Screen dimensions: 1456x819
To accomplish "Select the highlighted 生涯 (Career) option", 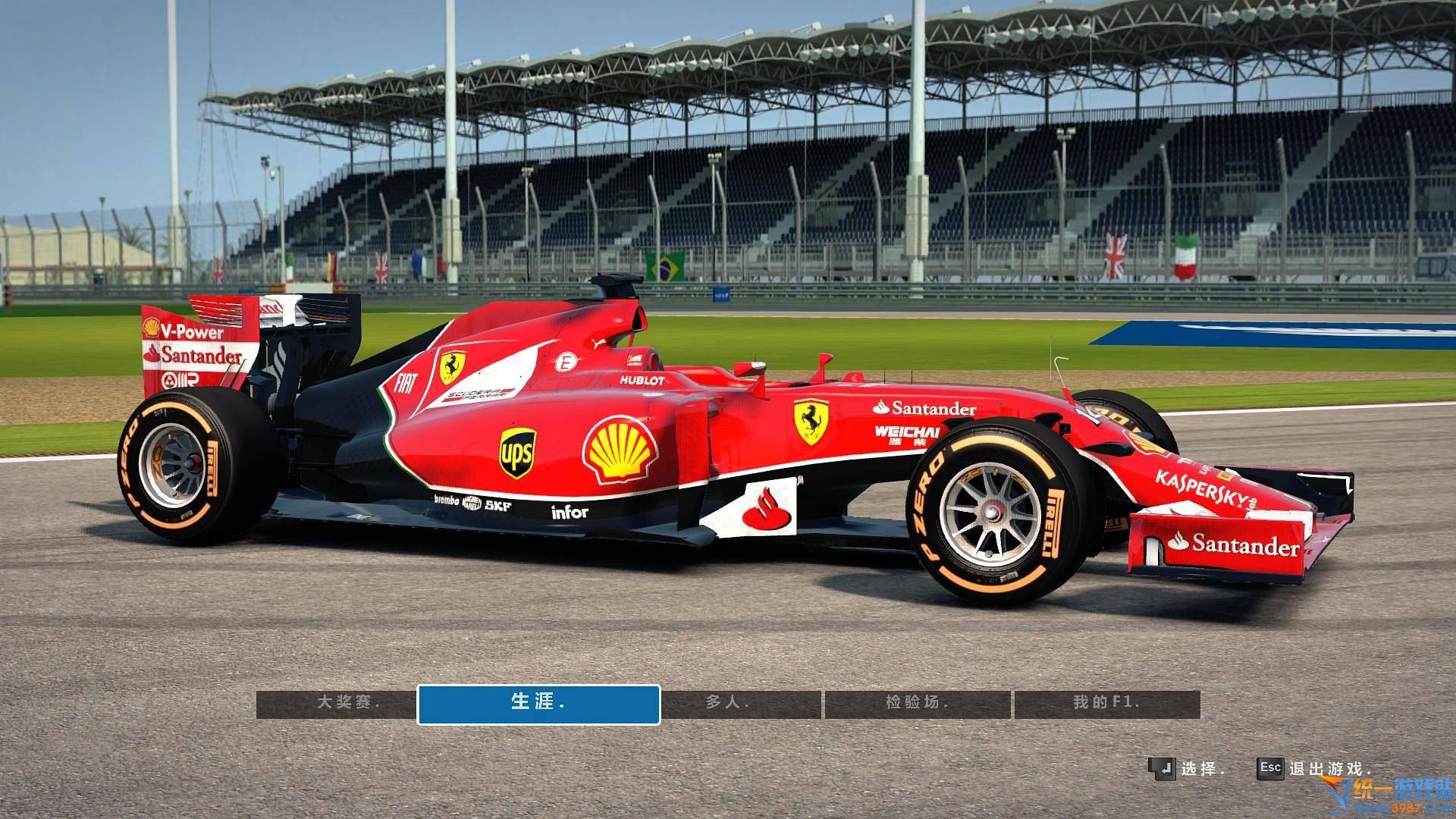I will pyautogui.click(x=538, y=703).
